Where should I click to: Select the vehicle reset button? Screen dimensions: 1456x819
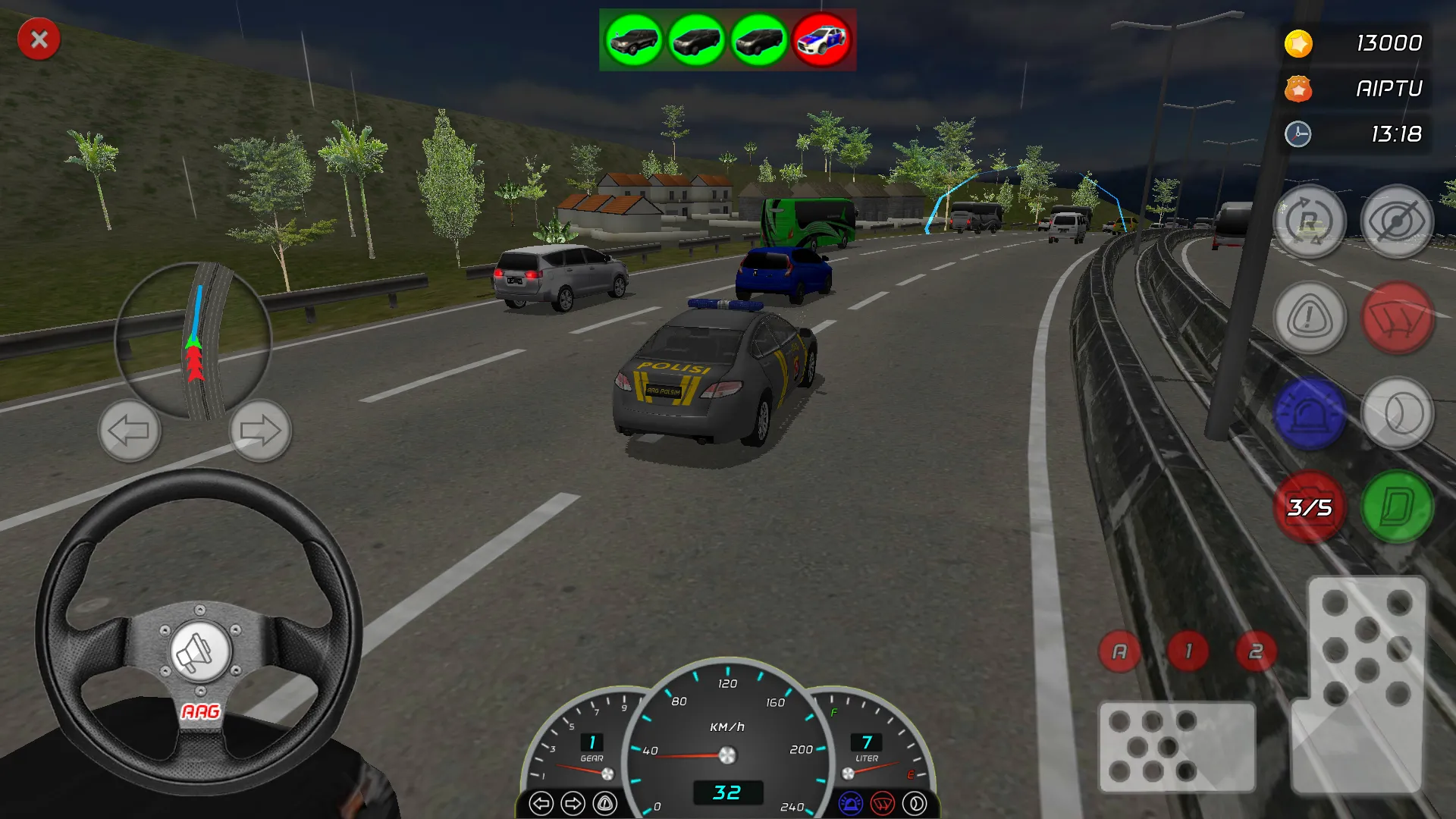click(x=1308, y=221)
